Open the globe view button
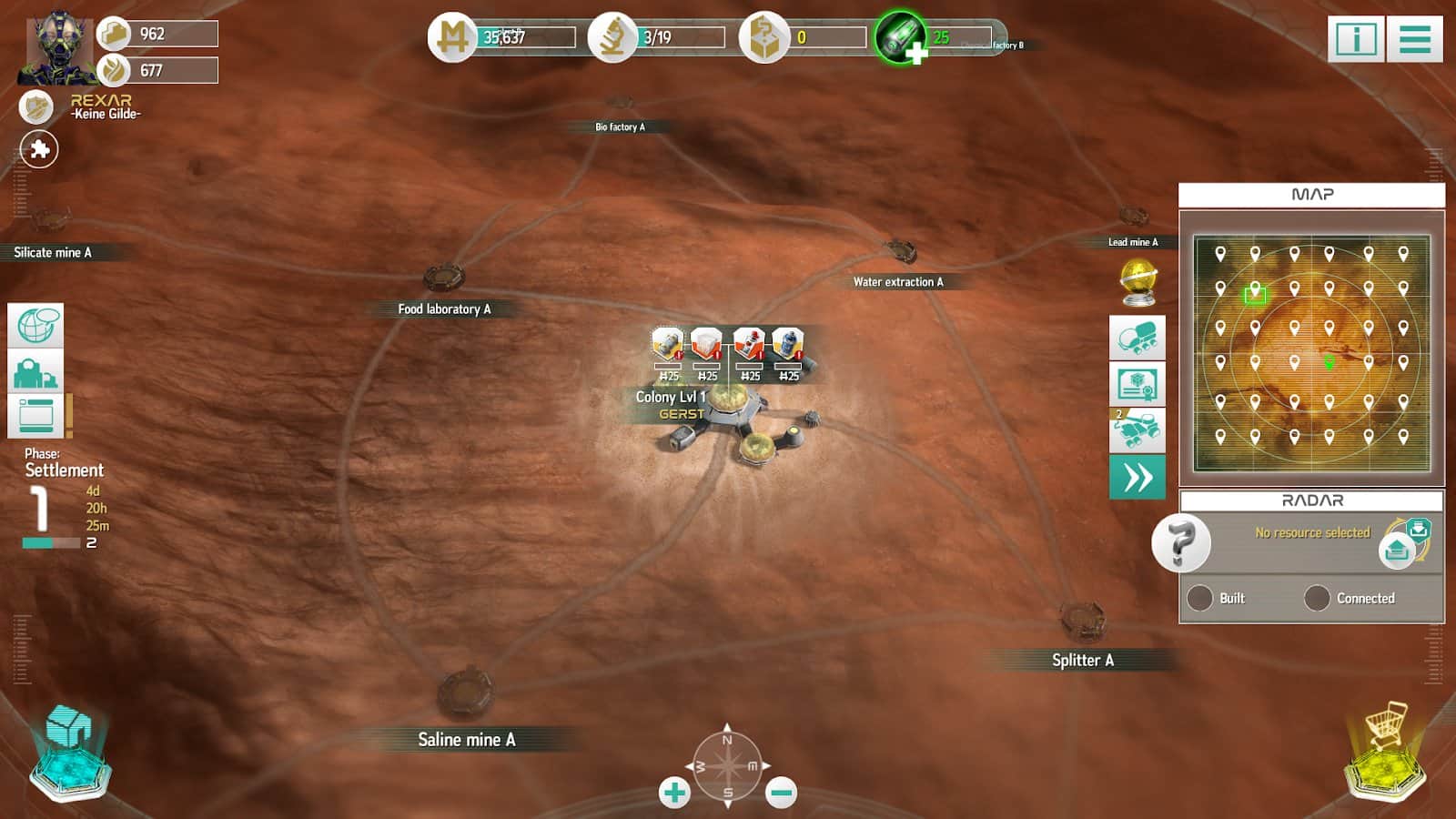This screenshot has width=1456, height=819. click(35, 326)
